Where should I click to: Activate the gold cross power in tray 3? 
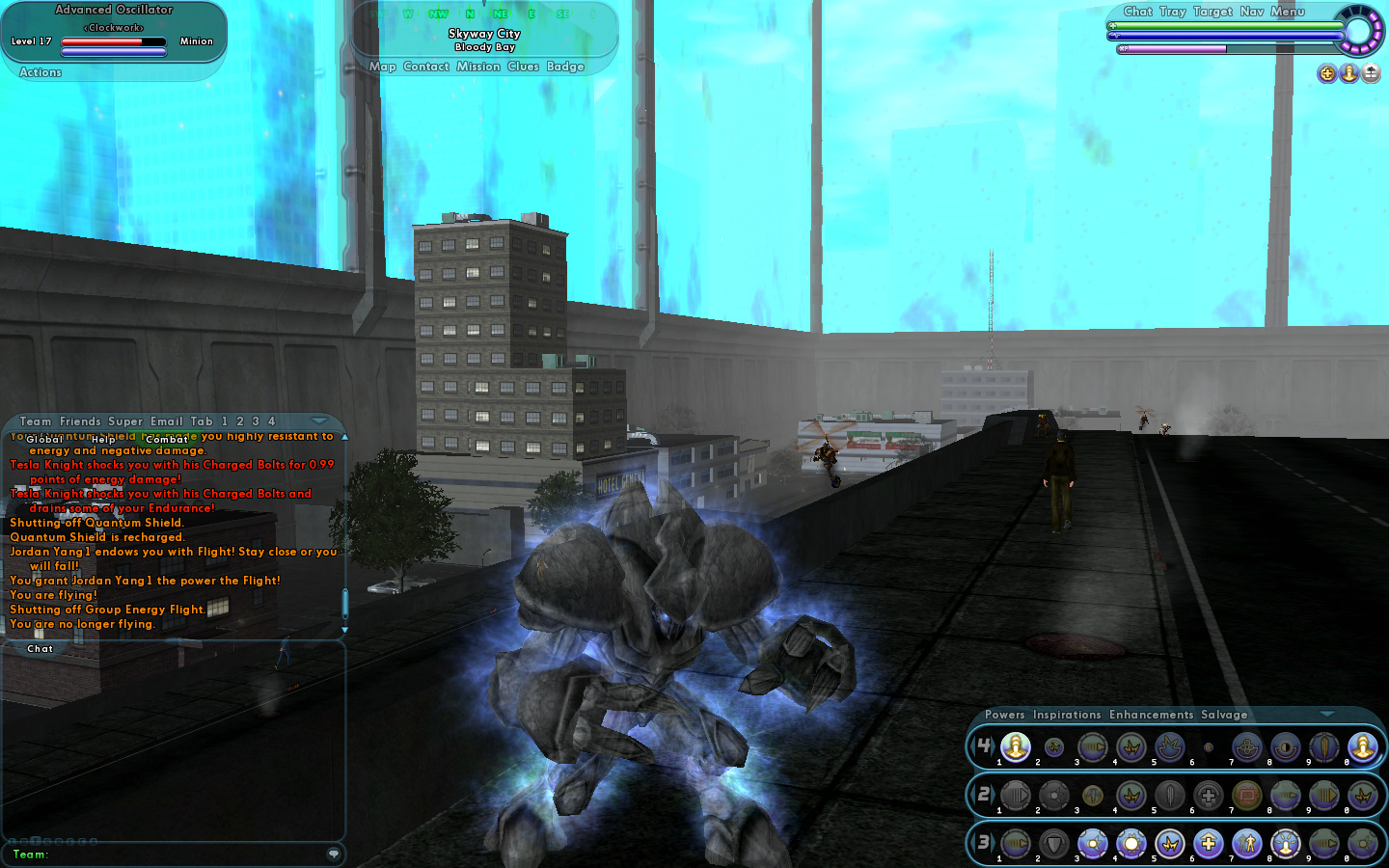pos(1209,844)
